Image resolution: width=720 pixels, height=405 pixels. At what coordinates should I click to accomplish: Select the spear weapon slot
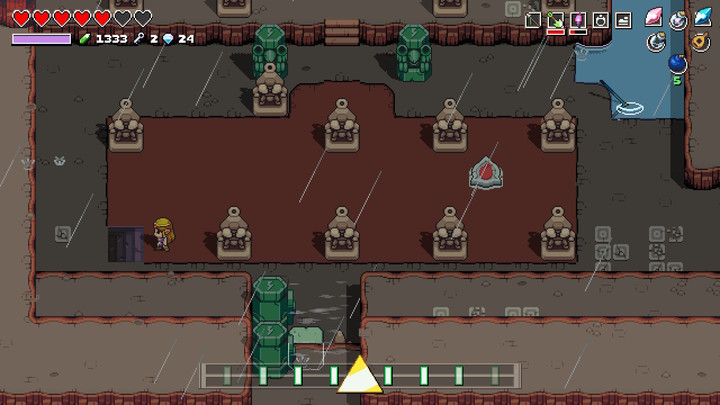coord(534,19)
